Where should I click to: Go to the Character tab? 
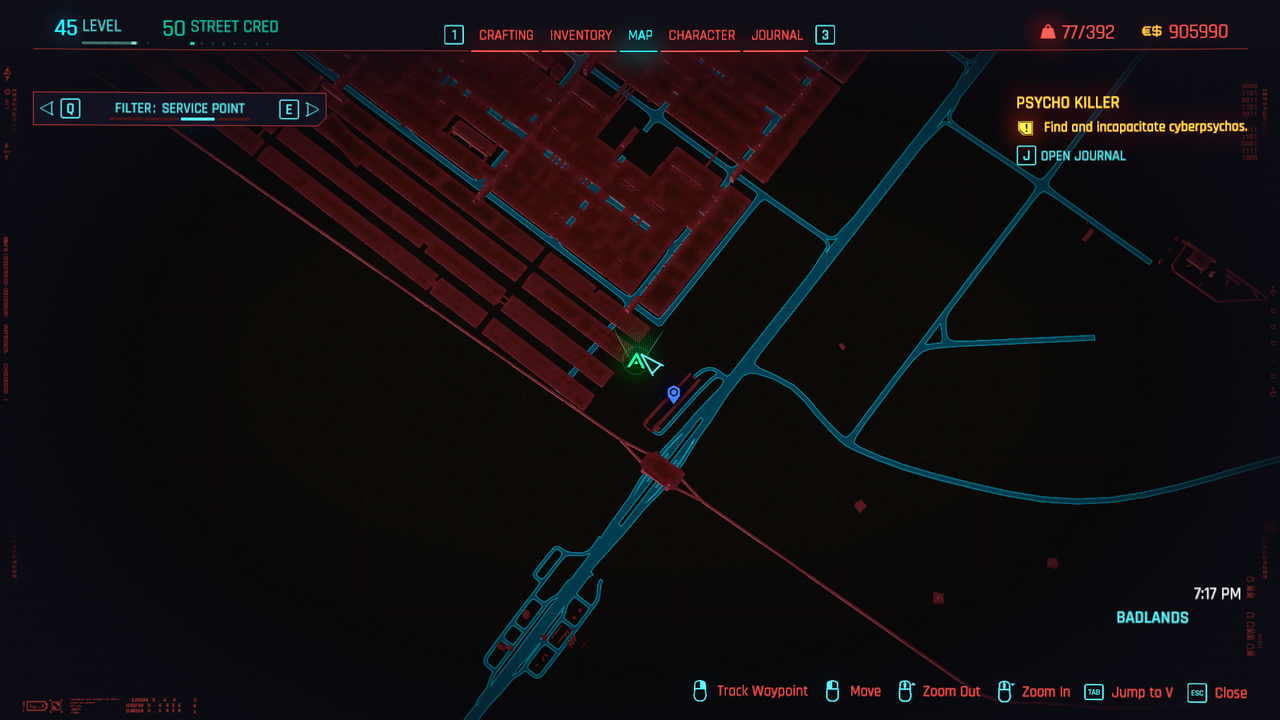click(702, 35)
